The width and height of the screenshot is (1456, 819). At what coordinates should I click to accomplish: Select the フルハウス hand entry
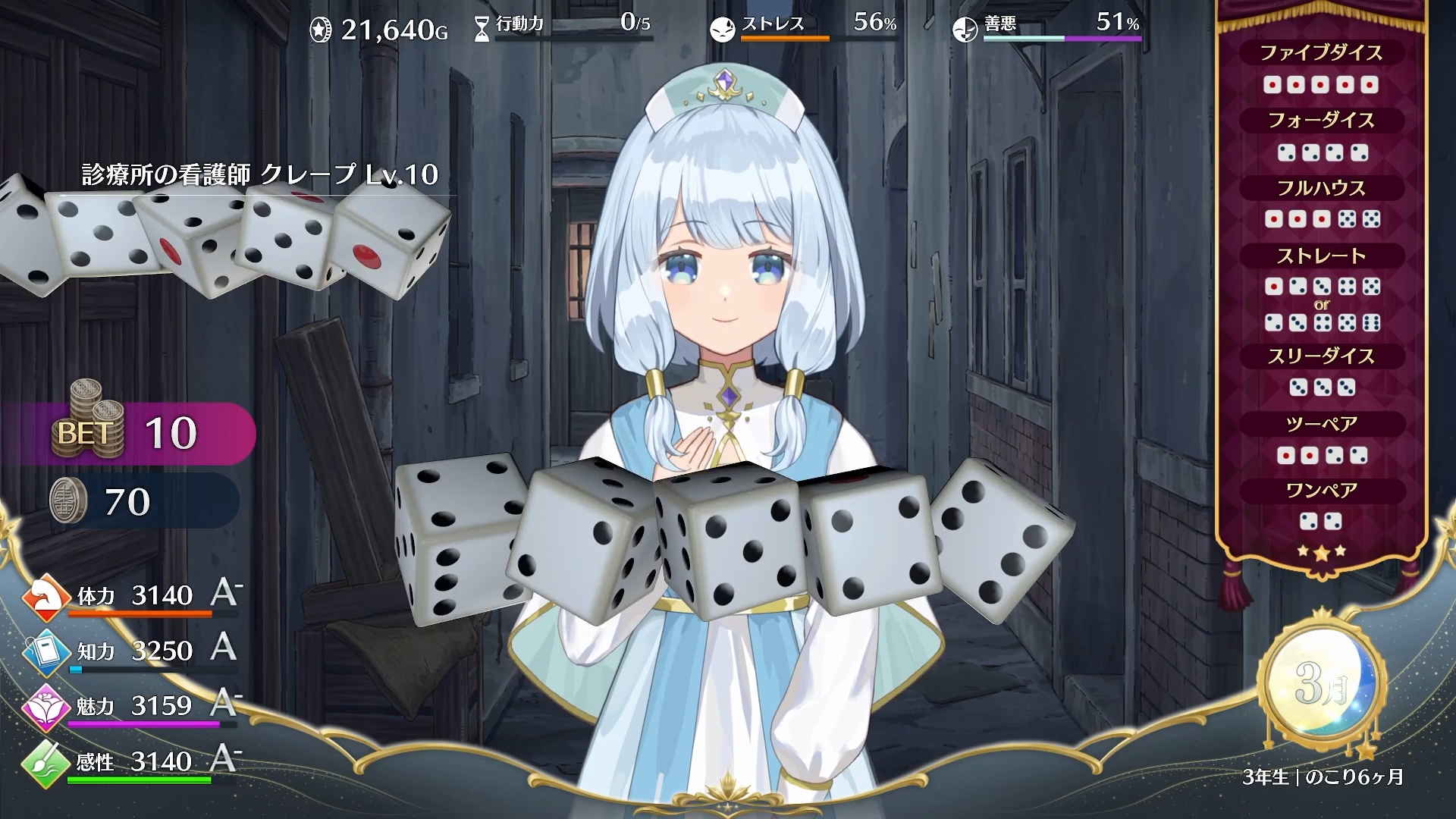(x=1323, y=188)
